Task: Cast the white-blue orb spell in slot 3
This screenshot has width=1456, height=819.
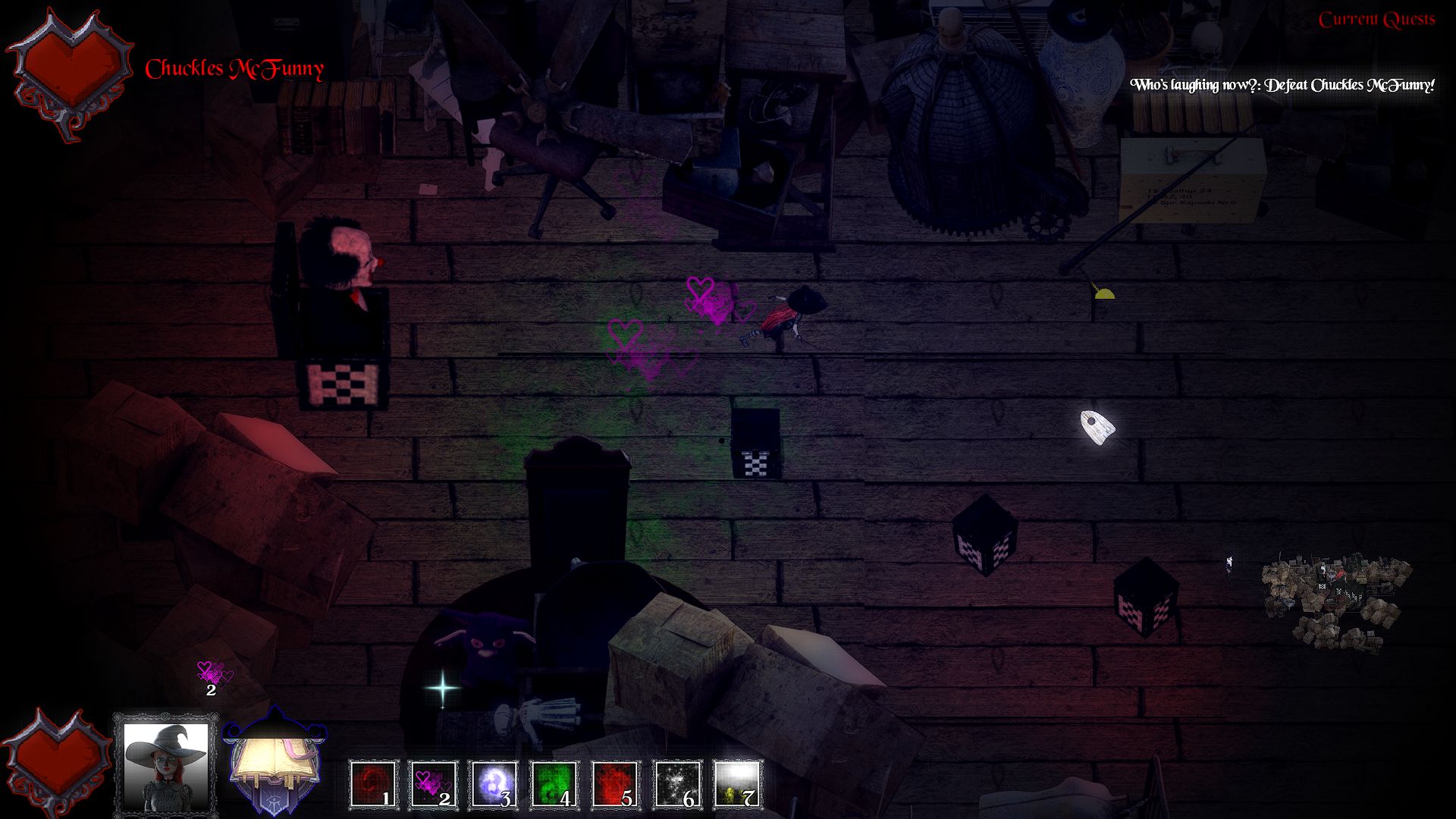Action: [x=494, y=784]
